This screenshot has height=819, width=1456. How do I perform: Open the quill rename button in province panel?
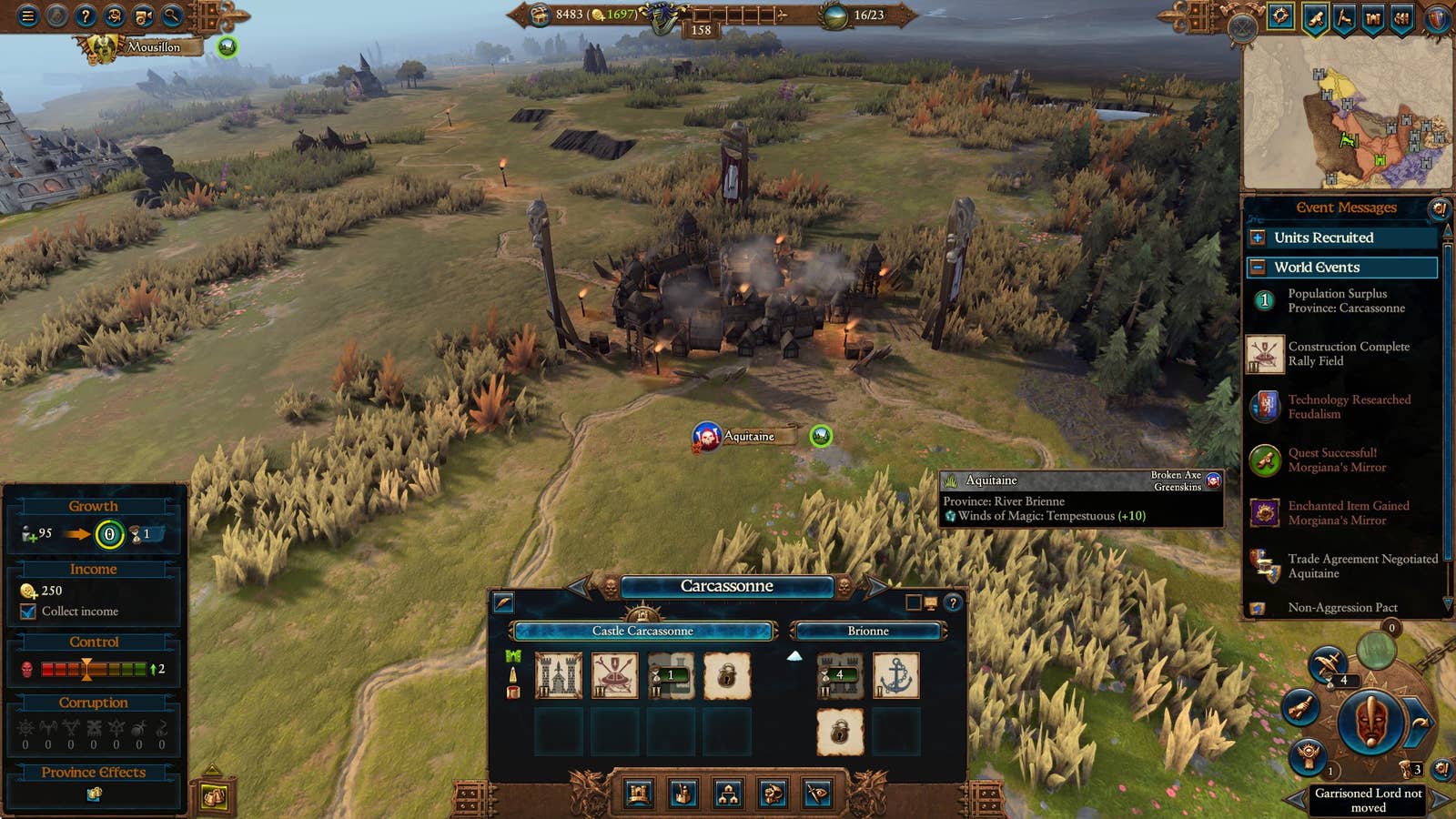(503, 602)
